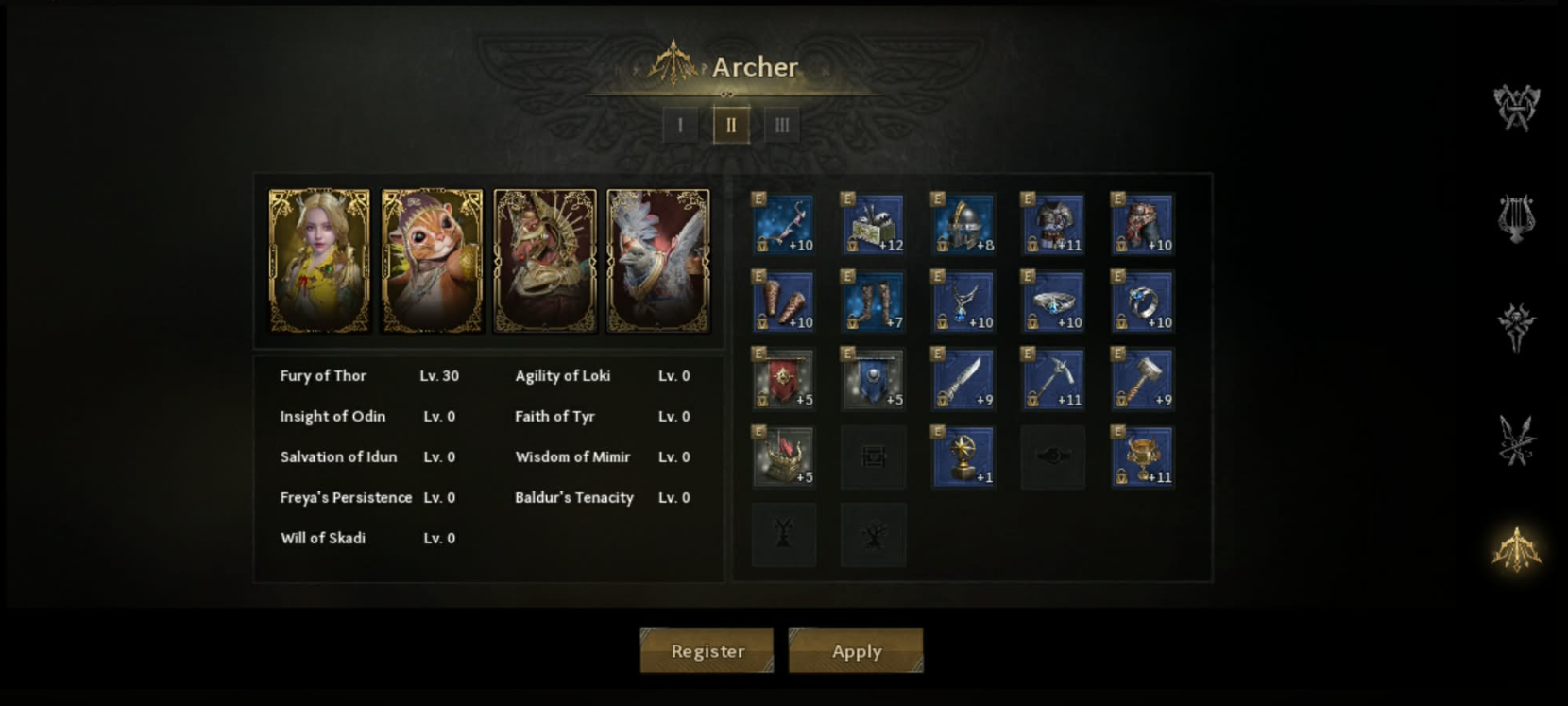Click the +11 chest armor slot

coord(1053,225)
